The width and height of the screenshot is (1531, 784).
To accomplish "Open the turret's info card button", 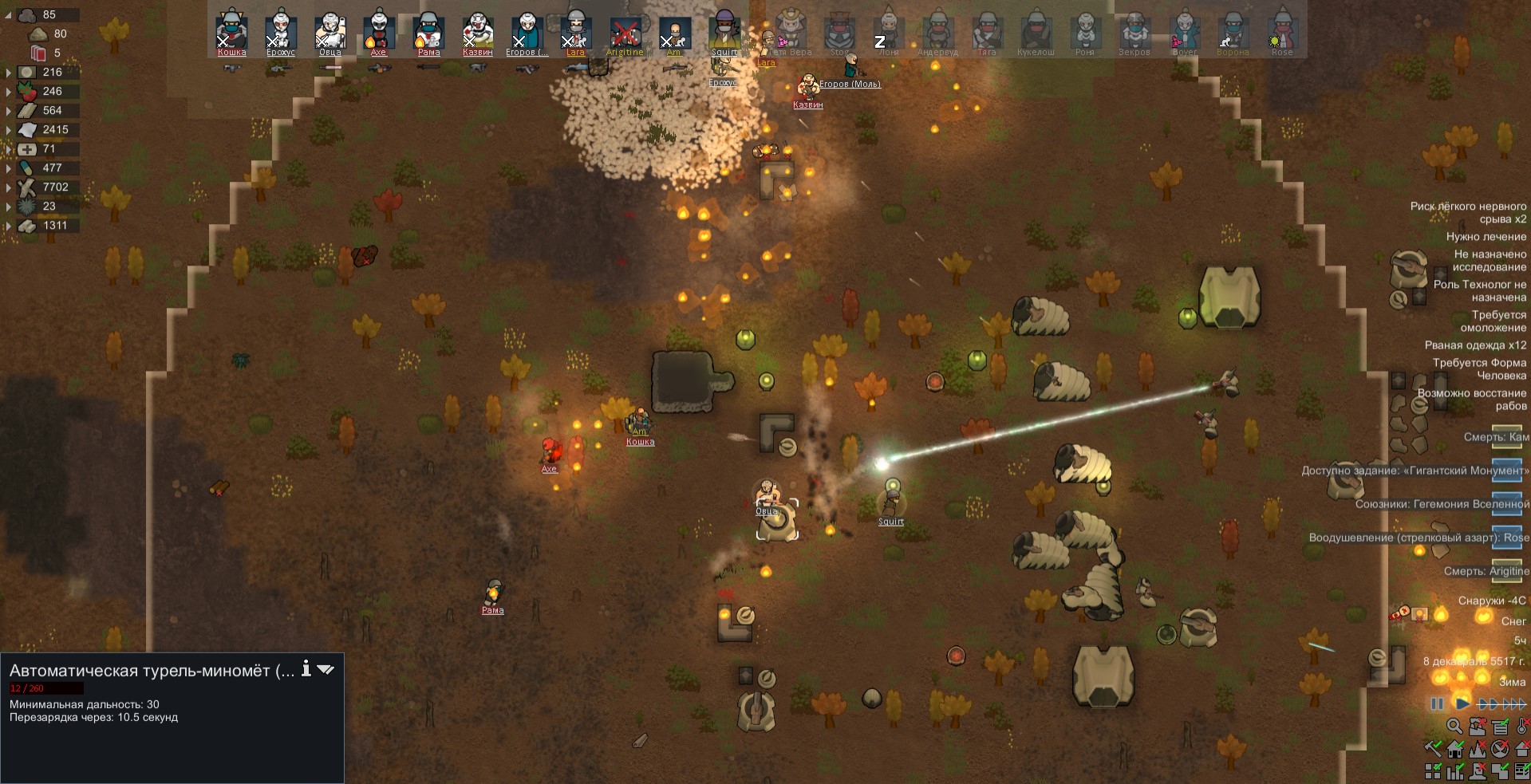I will 306,670.
